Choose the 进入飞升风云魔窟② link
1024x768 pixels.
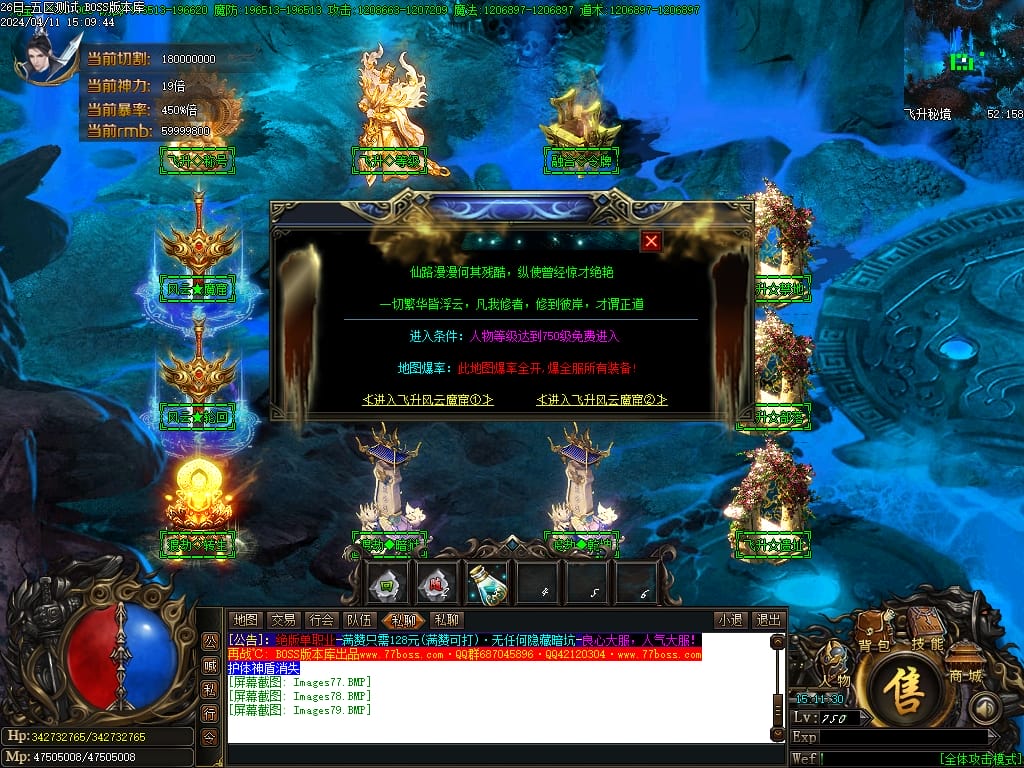pos(602,400)
